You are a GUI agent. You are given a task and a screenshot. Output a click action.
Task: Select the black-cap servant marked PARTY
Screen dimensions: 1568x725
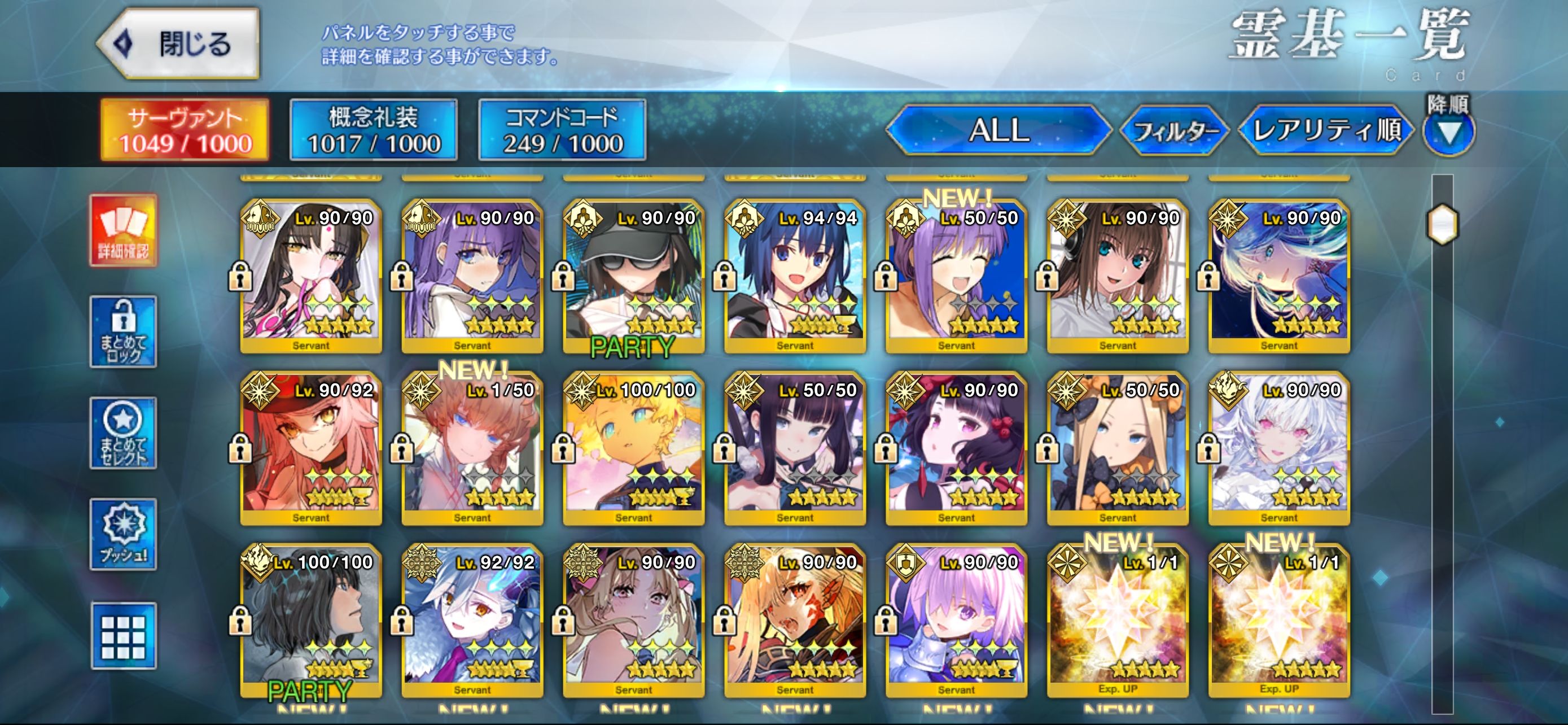click(633, 275)
